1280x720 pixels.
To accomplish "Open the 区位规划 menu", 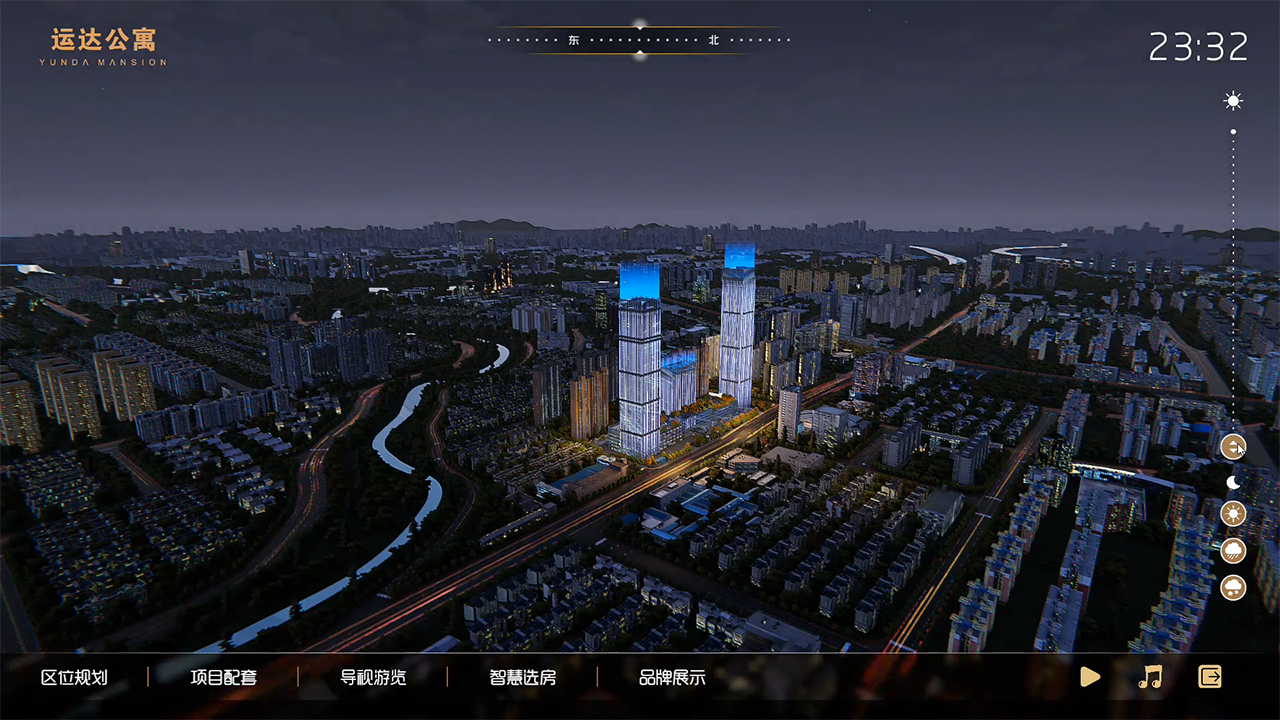I will (74, 677).
